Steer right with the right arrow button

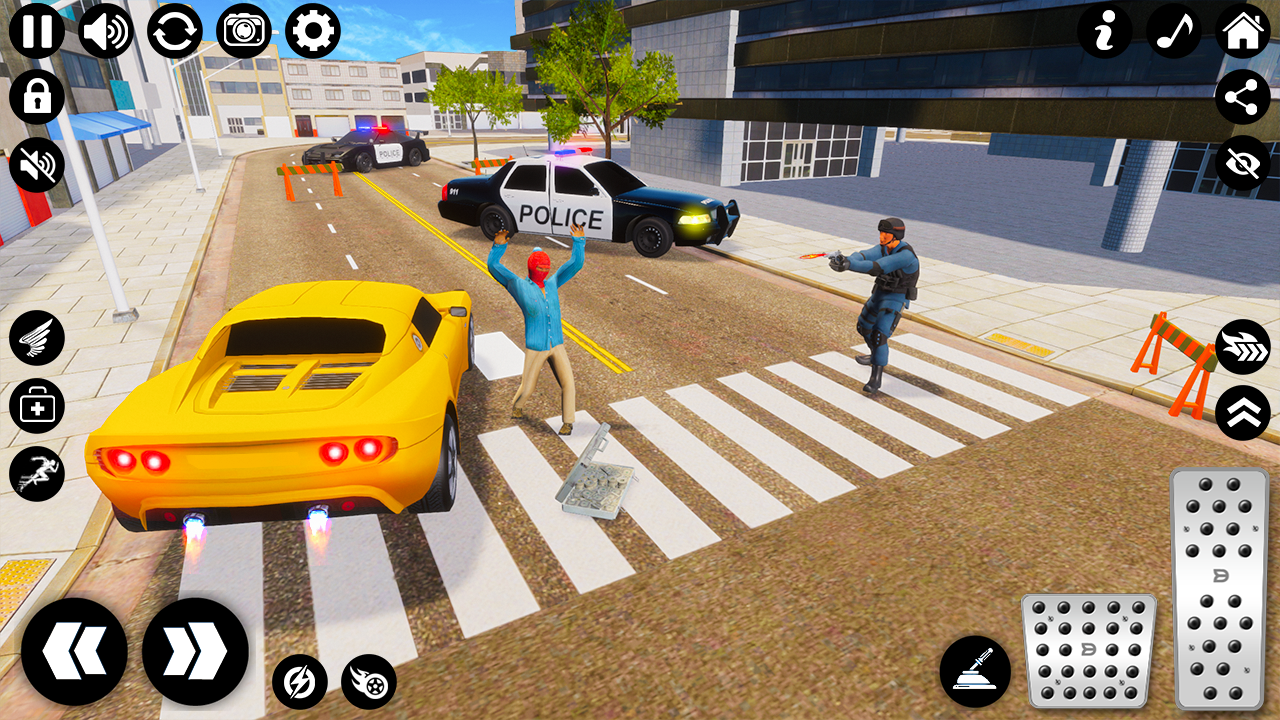[x=196, y=650]
